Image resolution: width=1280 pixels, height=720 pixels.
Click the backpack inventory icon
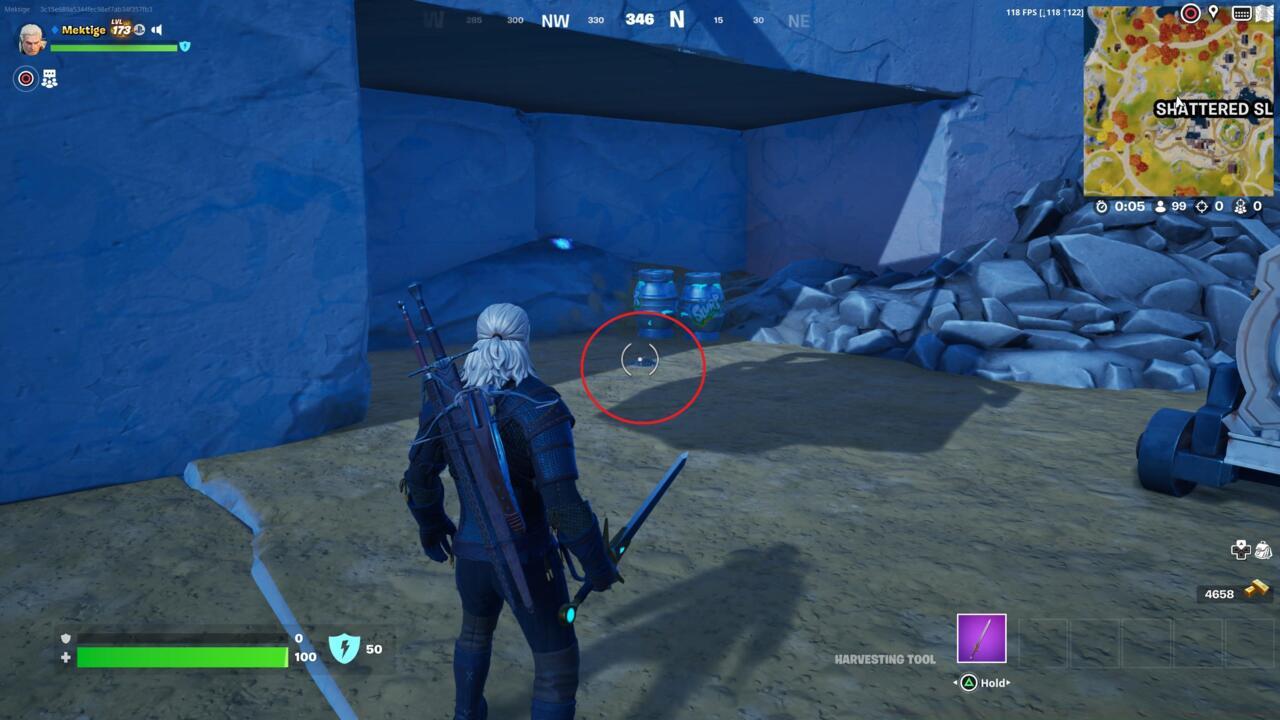coord(1264,550)
